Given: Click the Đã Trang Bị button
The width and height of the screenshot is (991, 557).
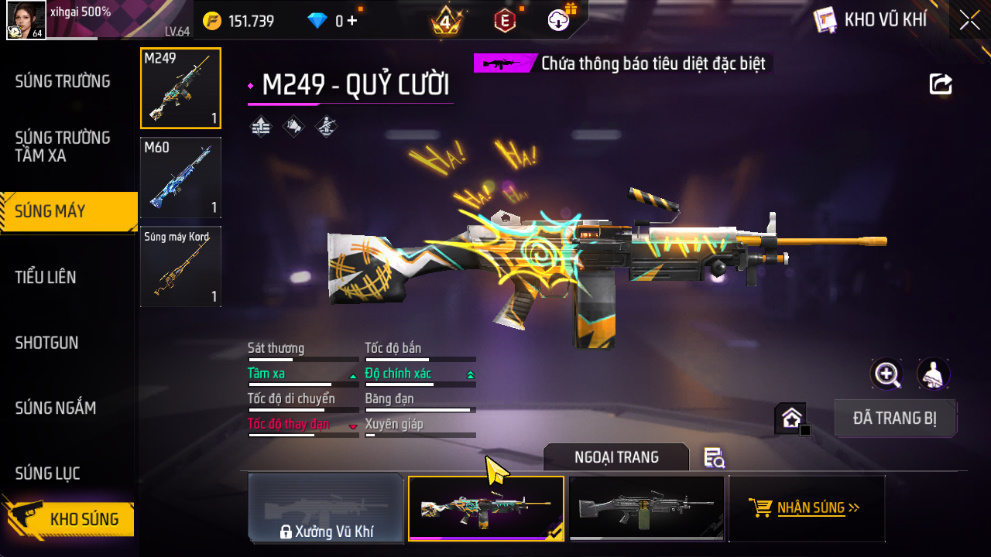Looking at the screenshot, I should pos(896,418).
